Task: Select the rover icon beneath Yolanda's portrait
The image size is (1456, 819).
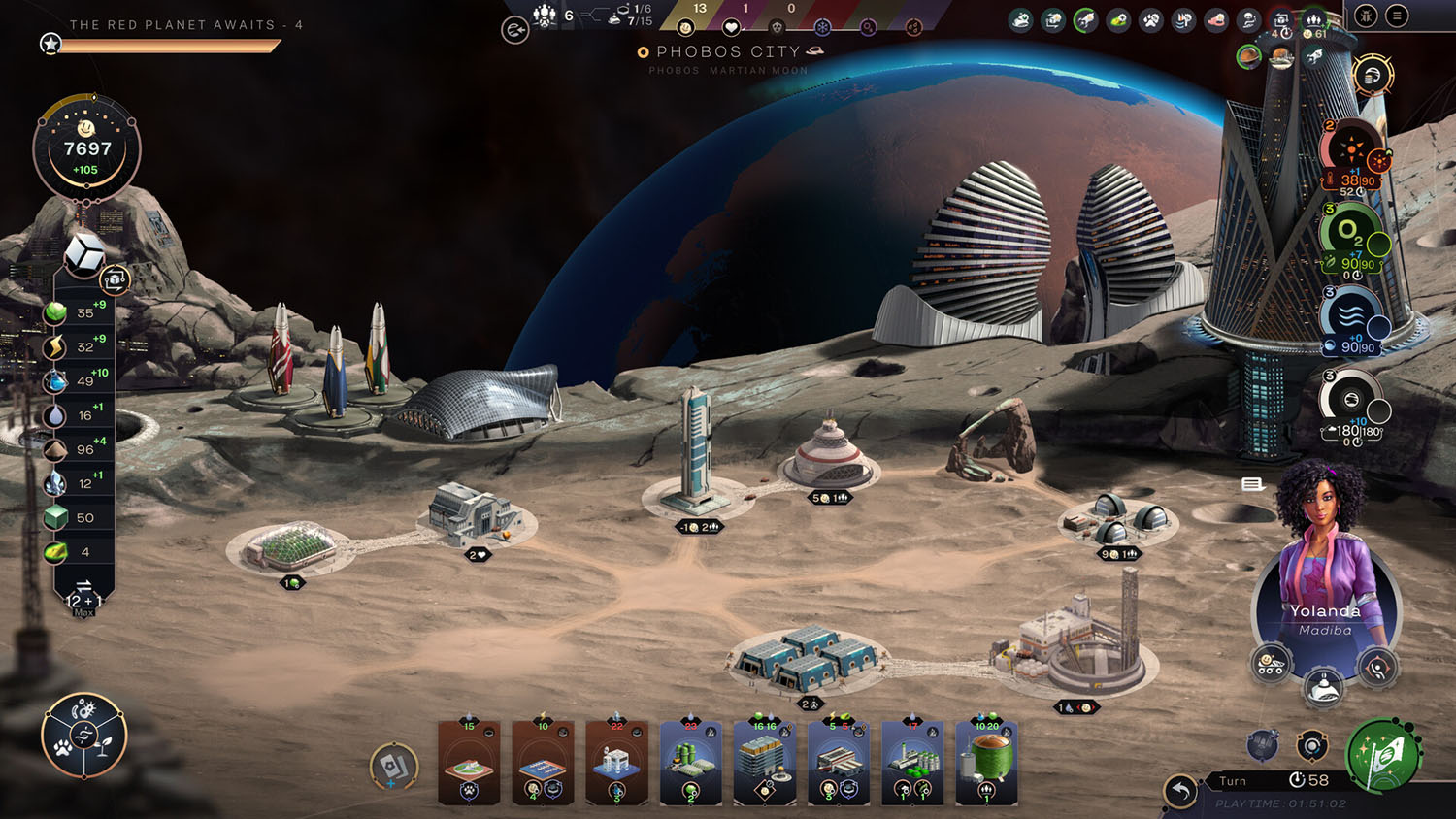Action: tap(1272, 664)
